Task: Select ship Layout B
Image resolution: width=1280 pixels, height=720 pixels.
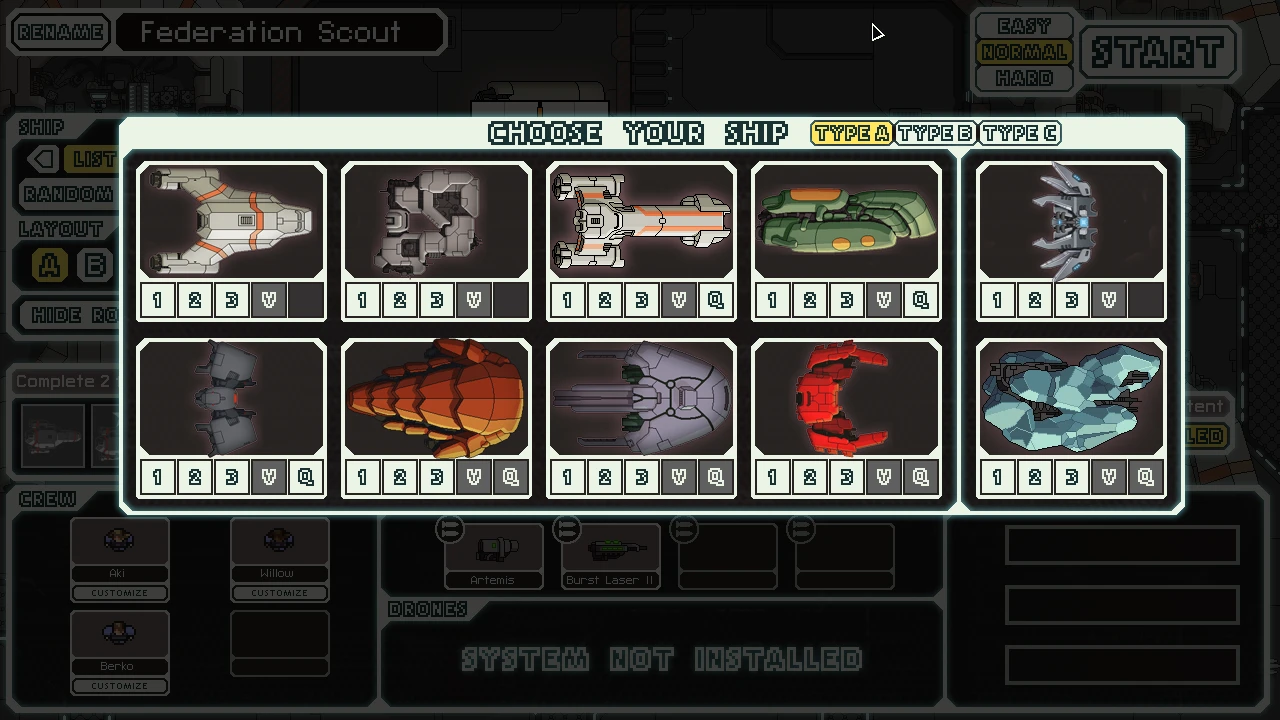Action: [96, 264]
